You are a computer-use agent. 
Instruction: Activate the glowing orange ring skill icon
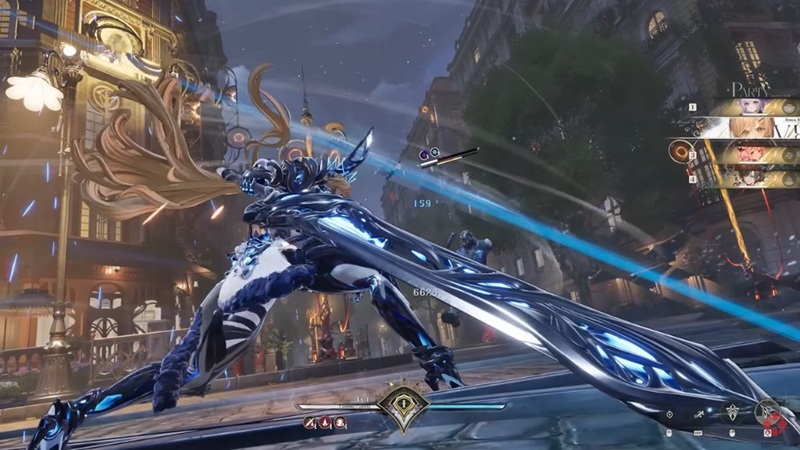tap(683, 151)
